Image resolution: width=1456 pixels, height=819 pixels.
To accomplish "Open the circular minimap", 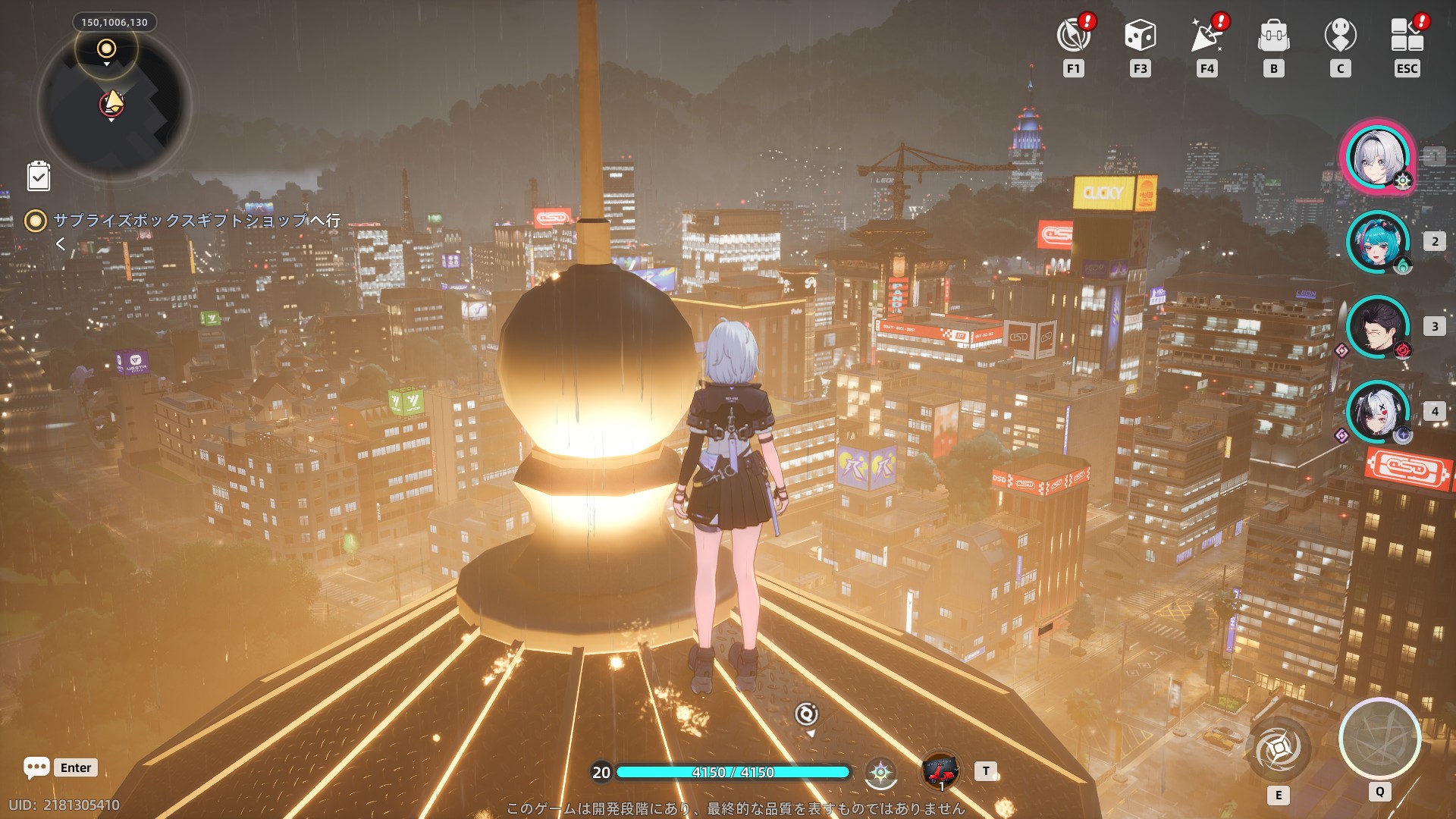I will pos(114,105).
